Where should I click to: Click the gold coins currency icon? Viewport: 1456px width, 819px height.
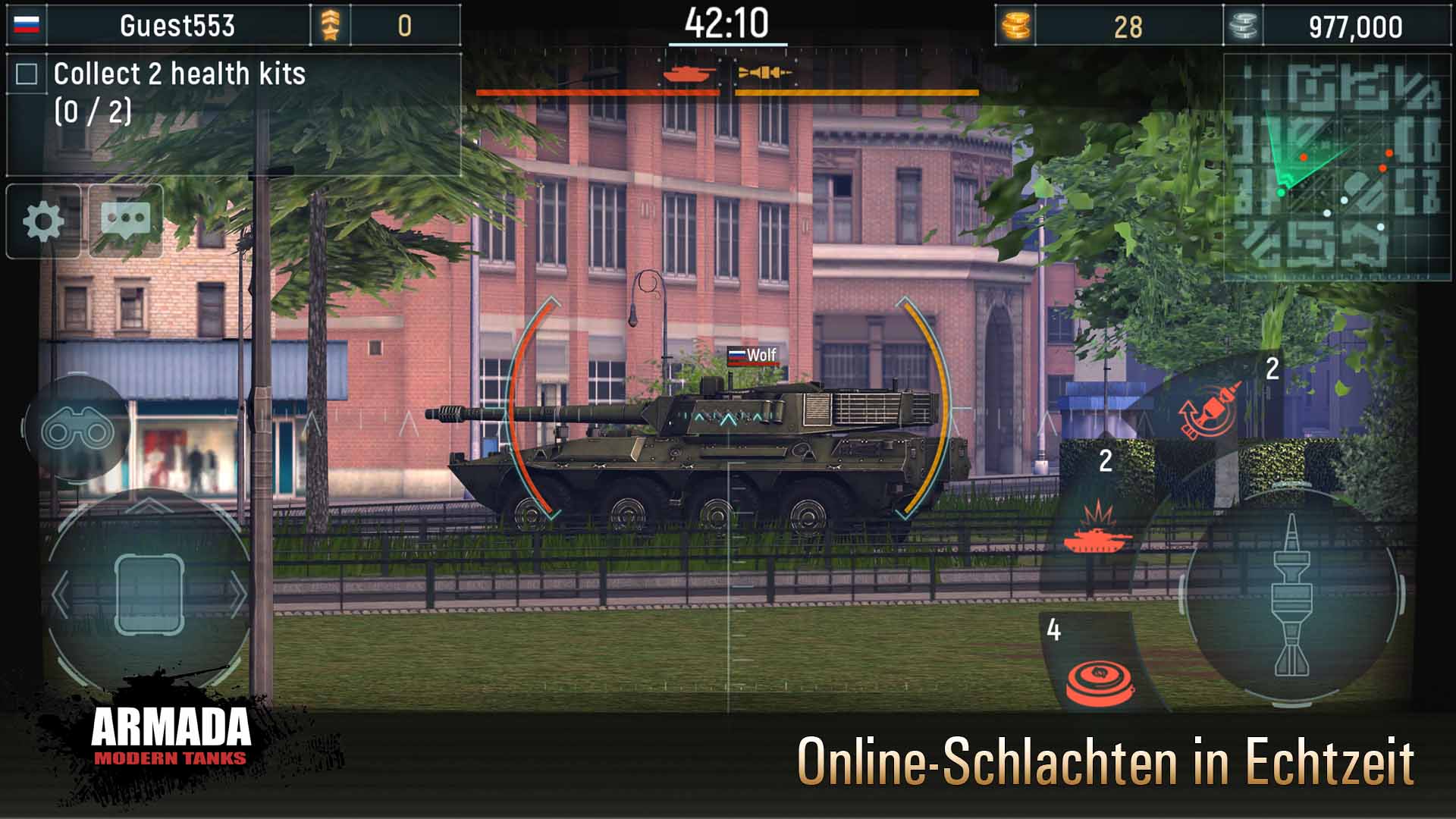click(1015, 27)
